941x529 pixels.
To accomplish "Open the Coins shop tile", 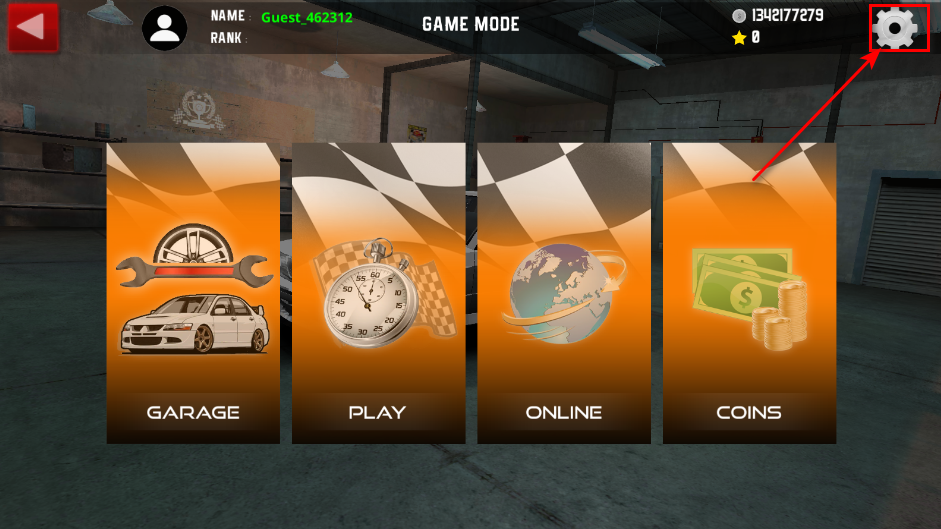I will (749, 293).
